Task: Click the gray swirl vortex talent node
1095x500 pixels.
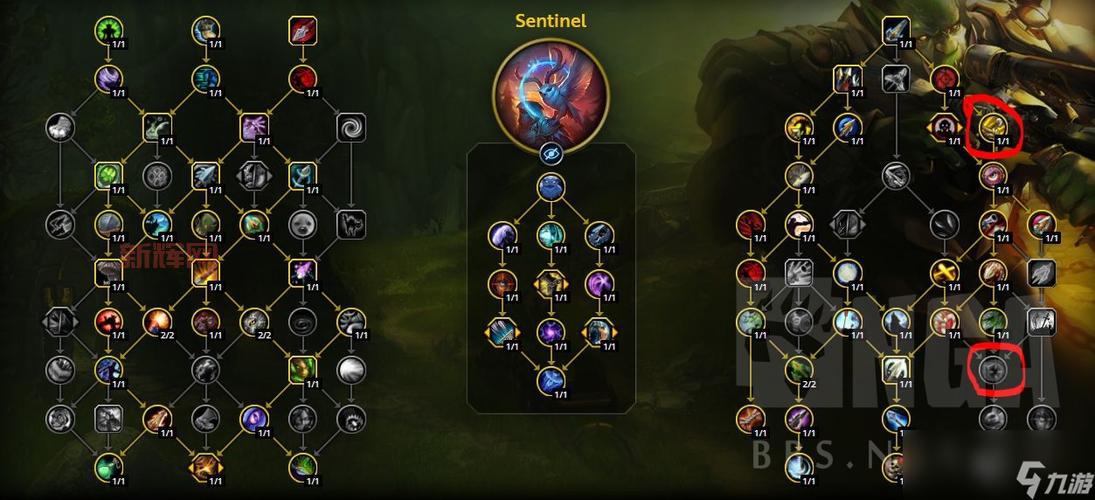Action: click(351, 127)
